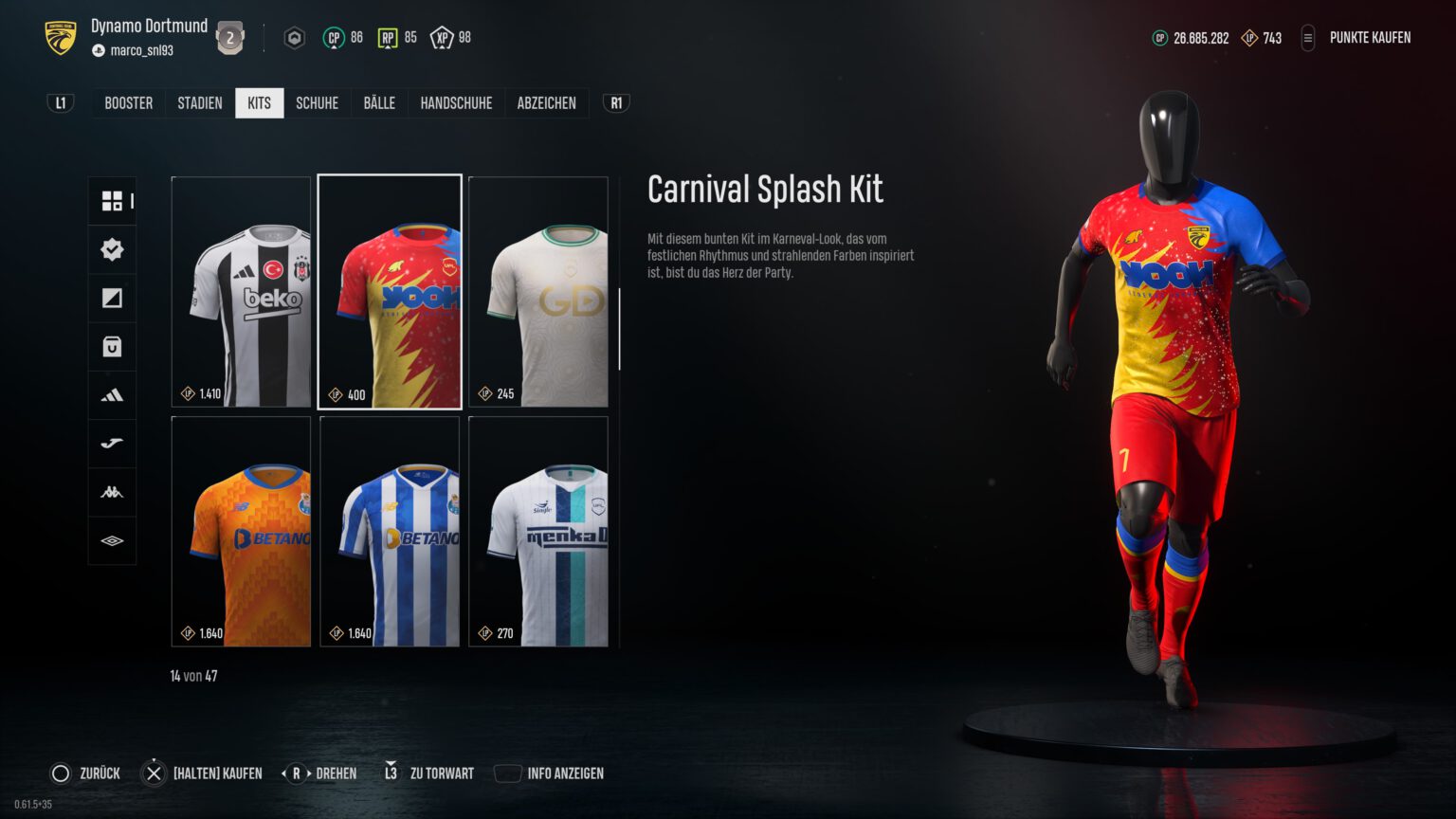Expand the L1 previous category control
1456x819 pixels.
point(59,102)
